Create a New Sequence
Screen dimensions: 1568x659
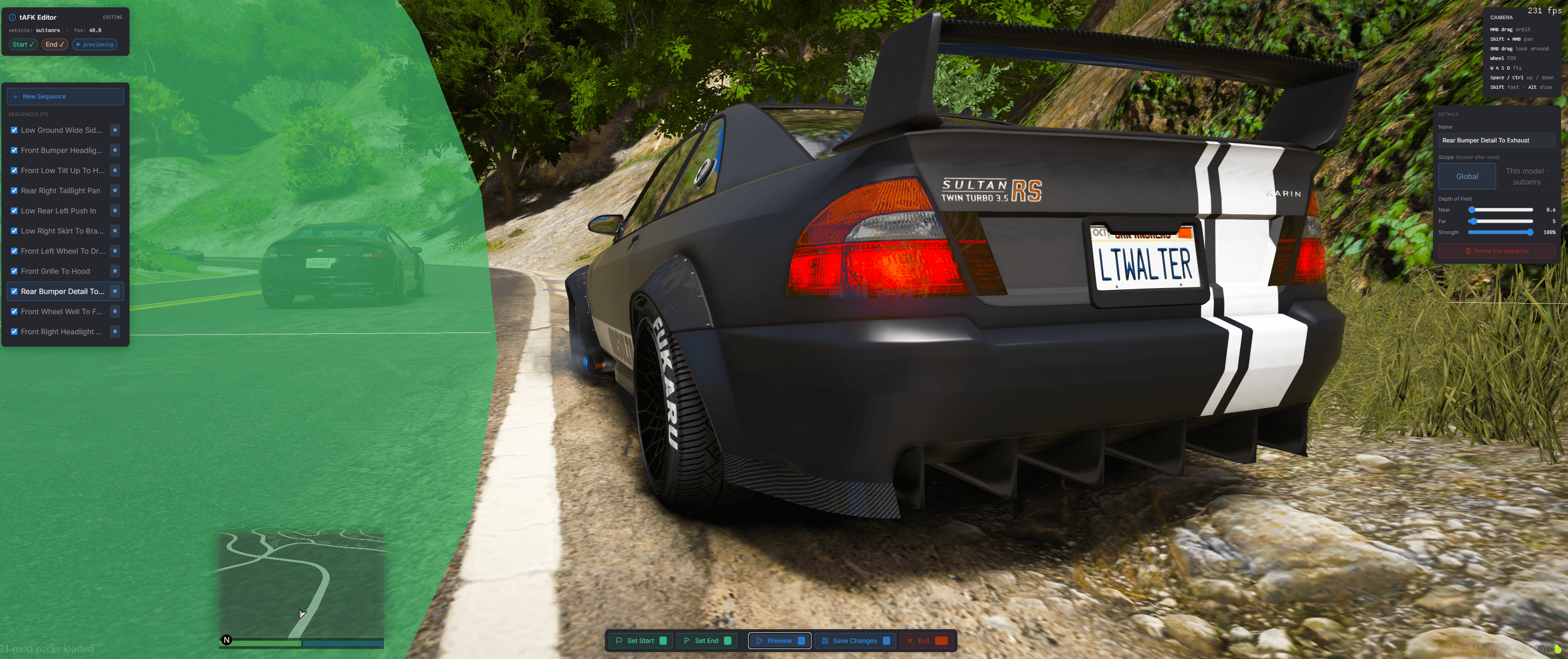click(65, 96)
